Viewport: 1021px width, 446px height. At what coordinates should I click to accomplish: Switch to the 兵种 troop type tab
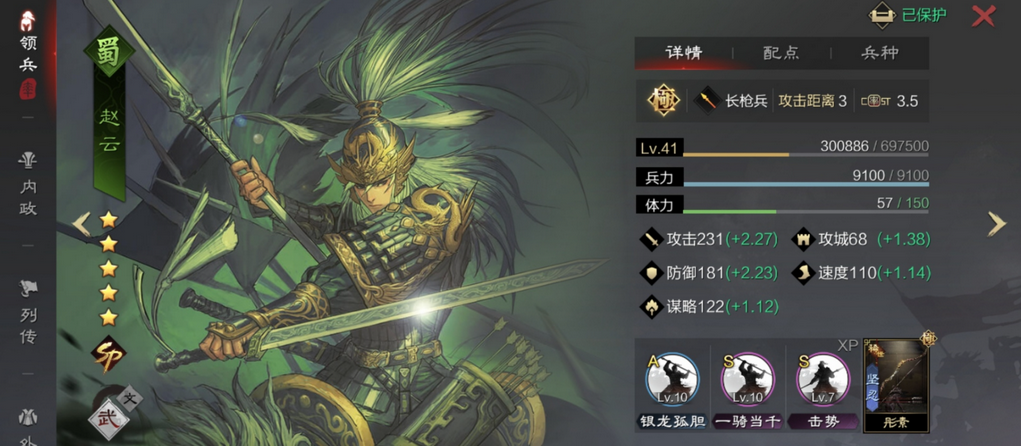click(879, 53)
